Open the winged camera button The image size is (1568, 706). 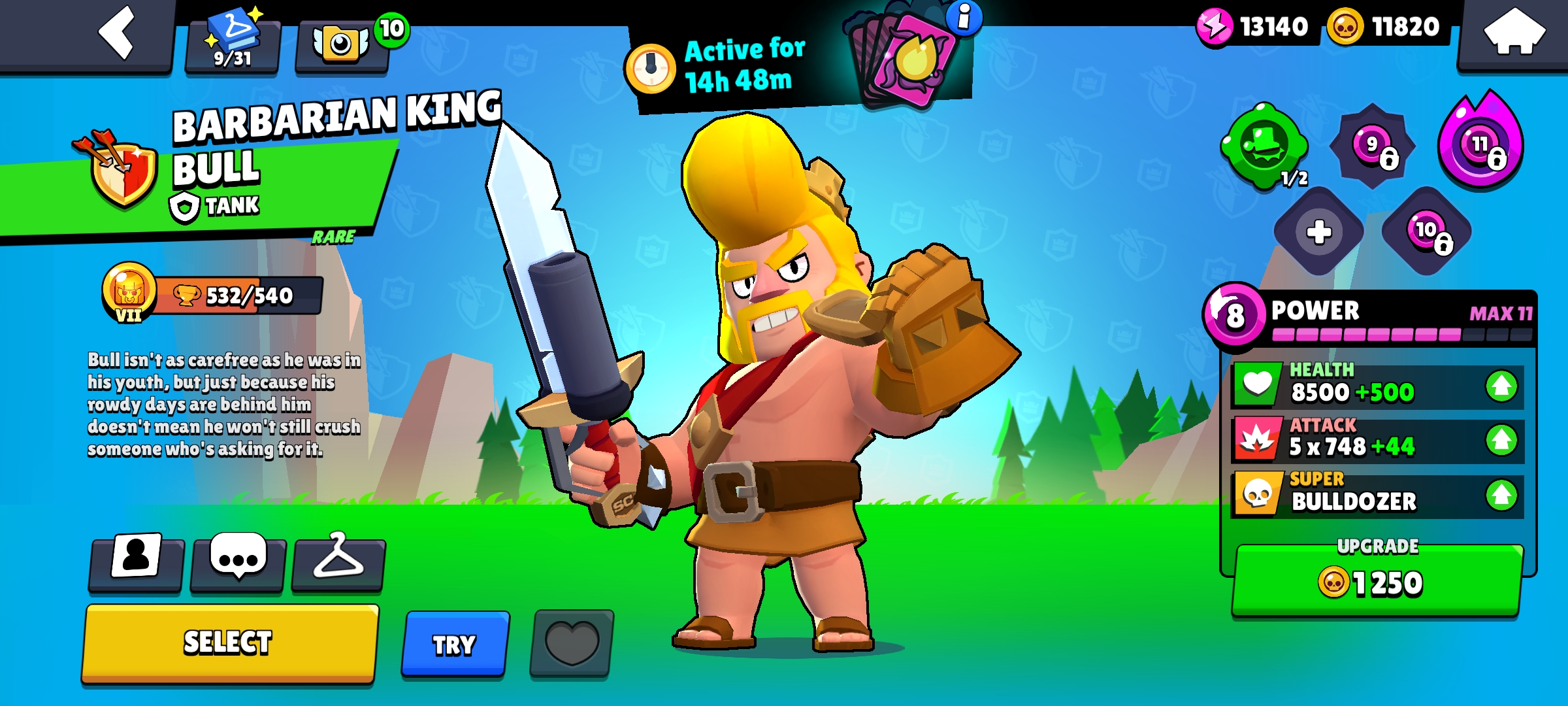coord(341,46)
